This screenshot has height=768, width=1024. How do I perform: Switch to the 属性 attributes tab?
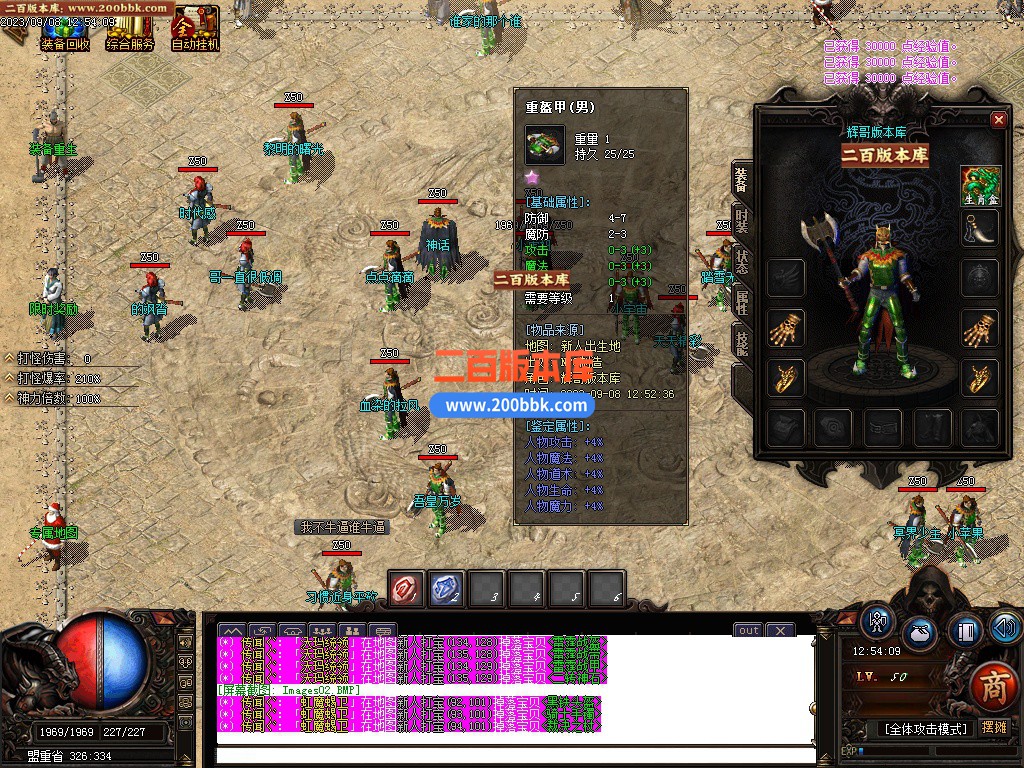[742, 300]
